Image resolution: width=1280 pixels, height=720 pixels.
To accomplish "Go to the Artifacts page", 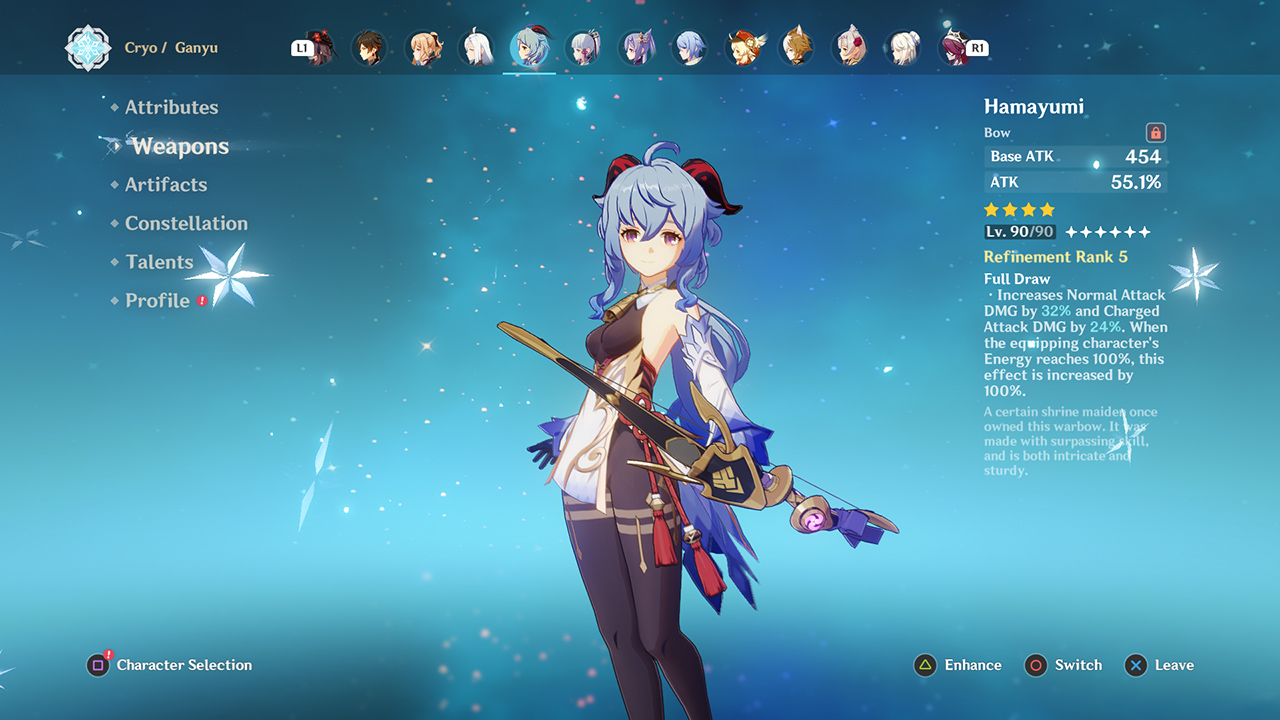I will click(166, 185).
